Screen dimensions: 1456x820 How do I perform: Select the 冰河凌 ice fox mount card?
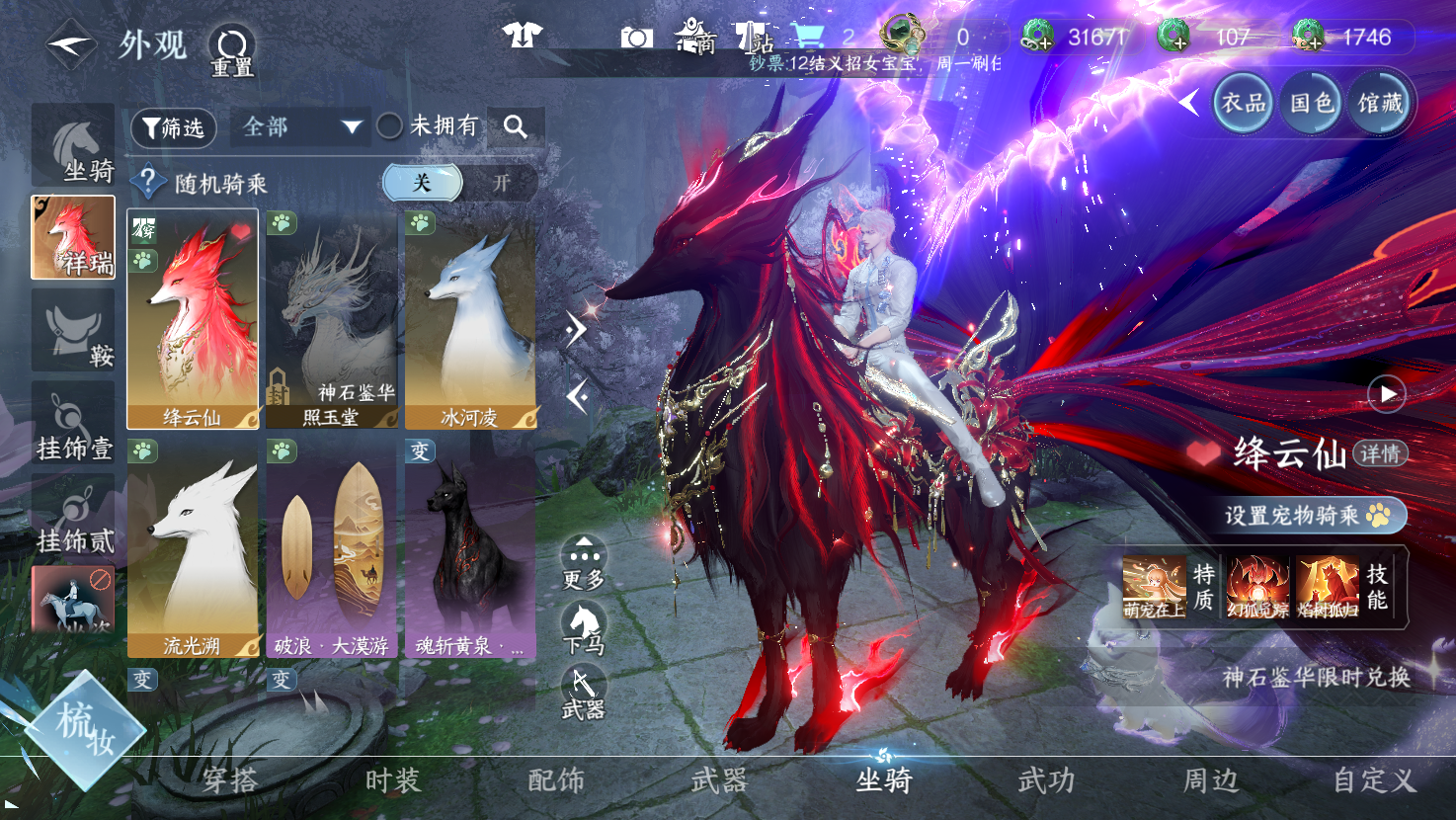(470, 319)
